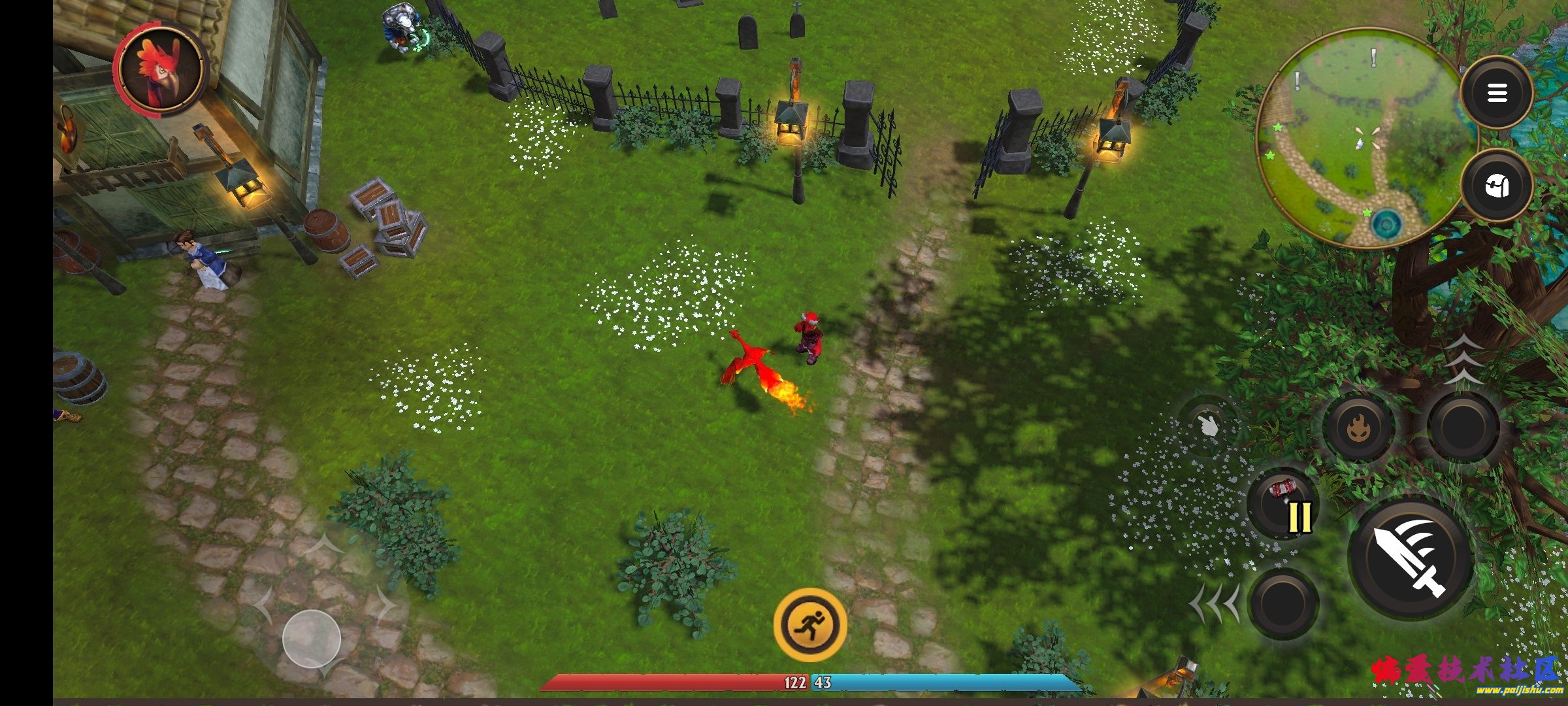Activate the angry flame skill
The width and height of the screenshot is (1568, 706).
(x=1360, y=428)
